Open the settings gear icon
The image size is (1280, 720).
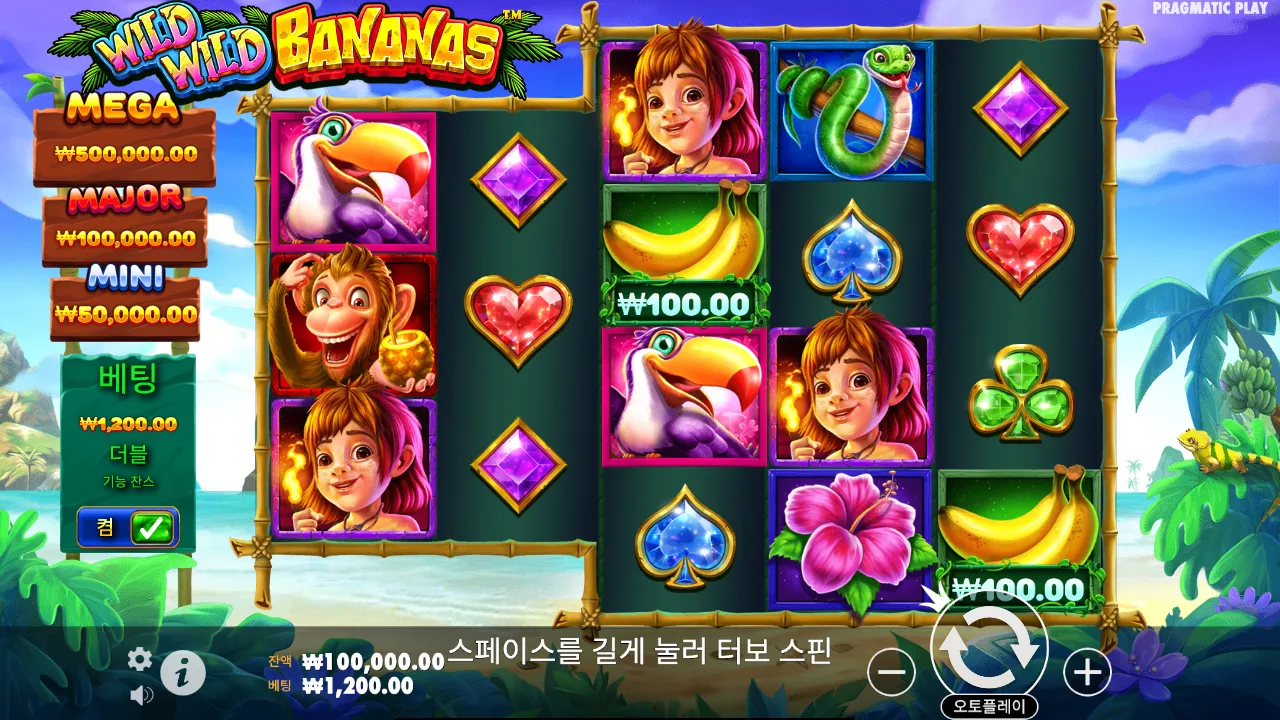coord(140,660)
